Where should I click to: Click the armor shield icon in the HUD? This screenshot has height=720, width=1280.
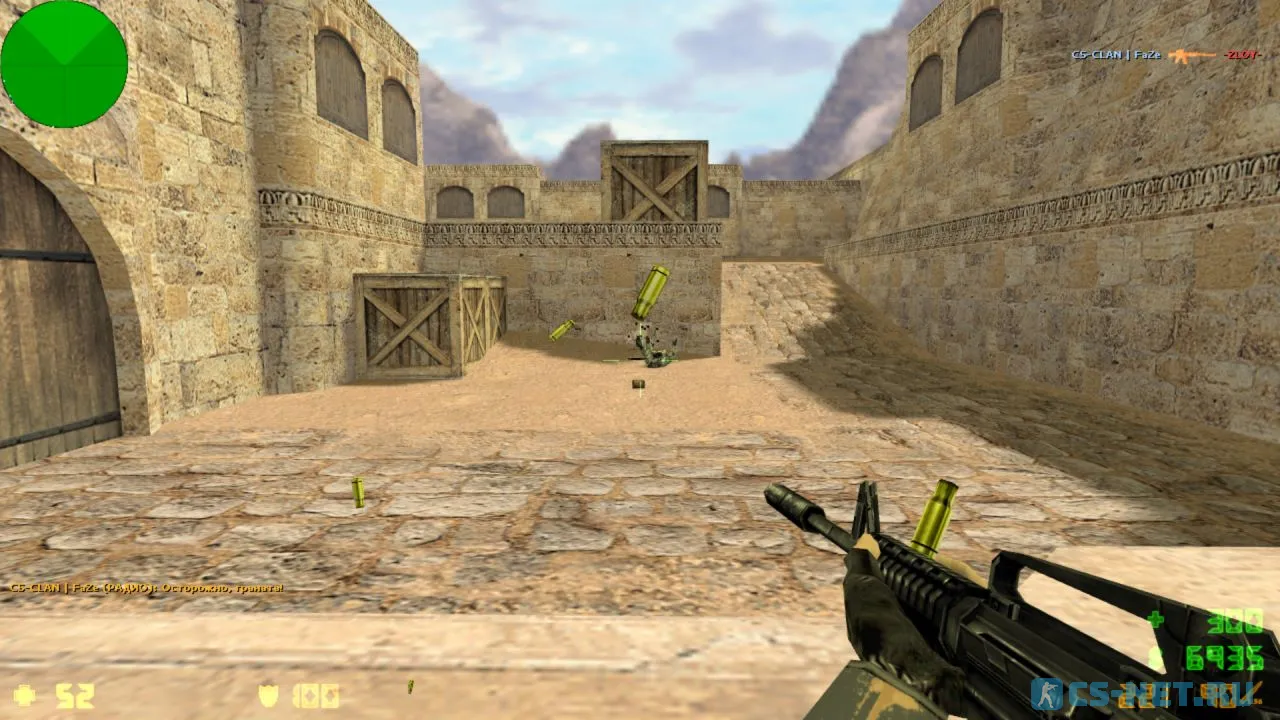[x=267, y=694]
